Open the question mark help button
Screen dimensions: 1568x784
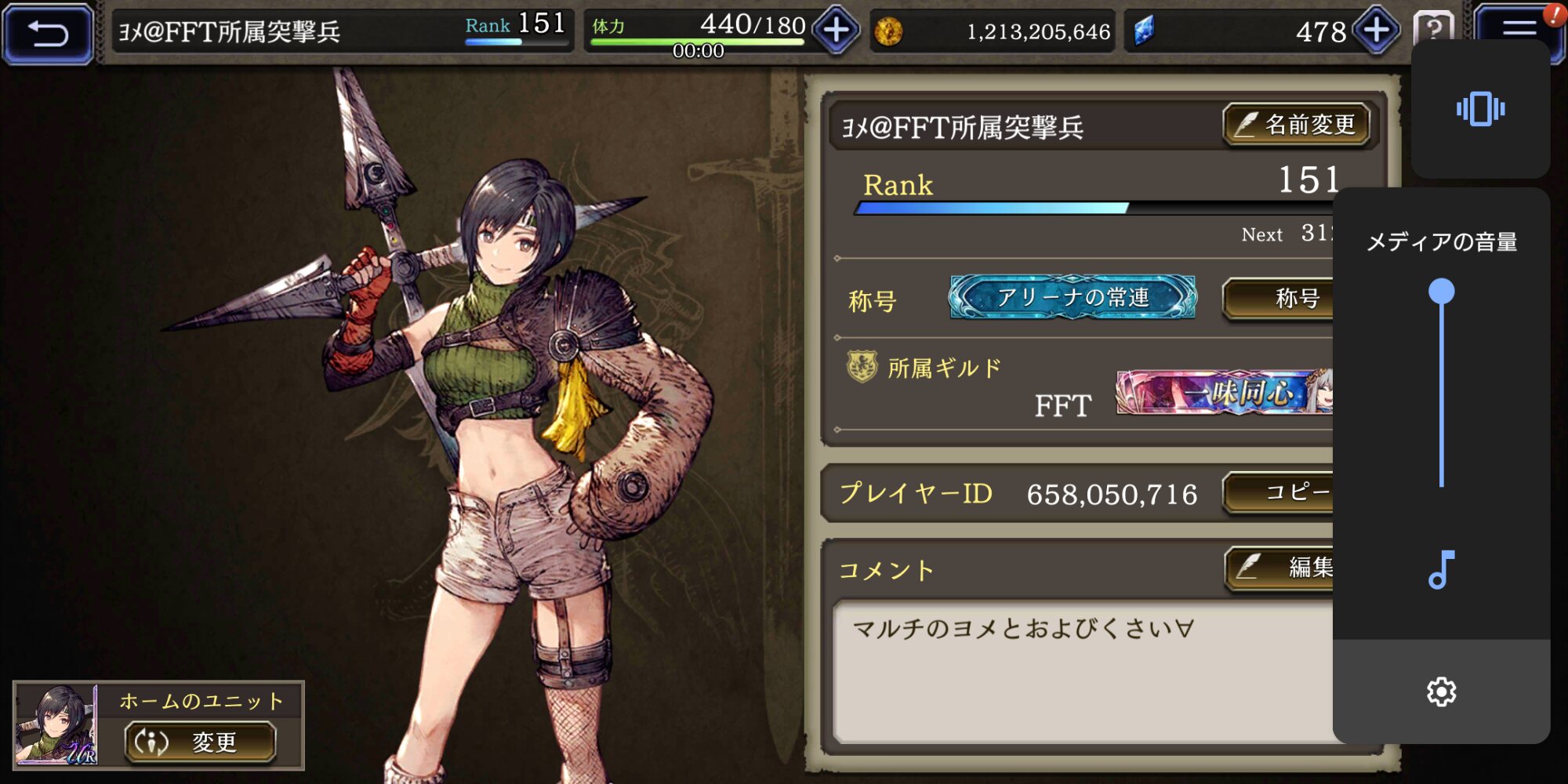[1432, 27]
